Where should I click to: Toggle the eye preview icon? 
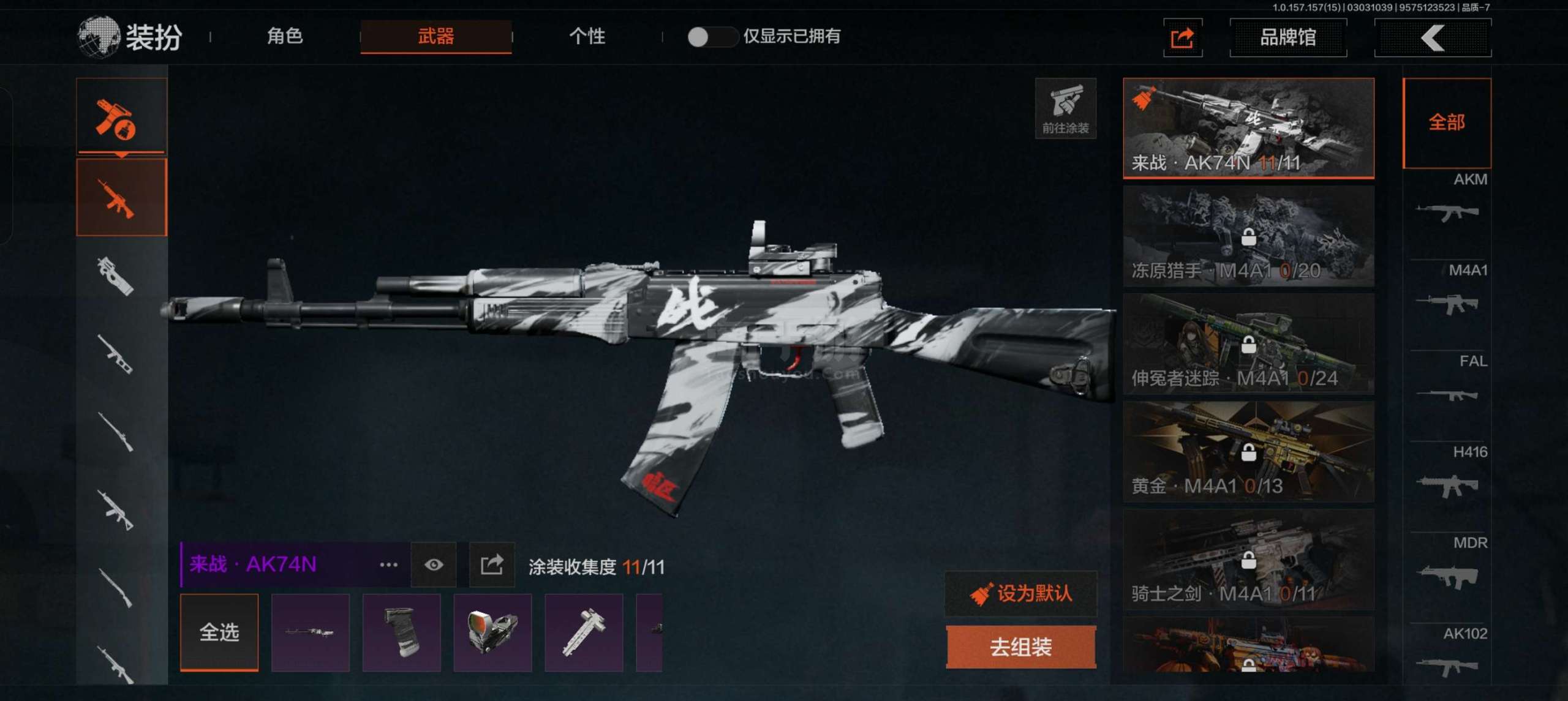[434, 564]
